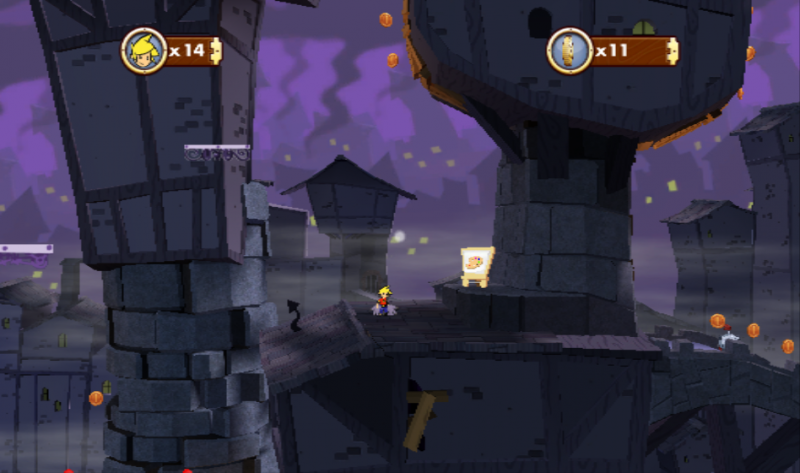Select the golden figurine collectible icon
Screen dimensions: 800x473
570,50
